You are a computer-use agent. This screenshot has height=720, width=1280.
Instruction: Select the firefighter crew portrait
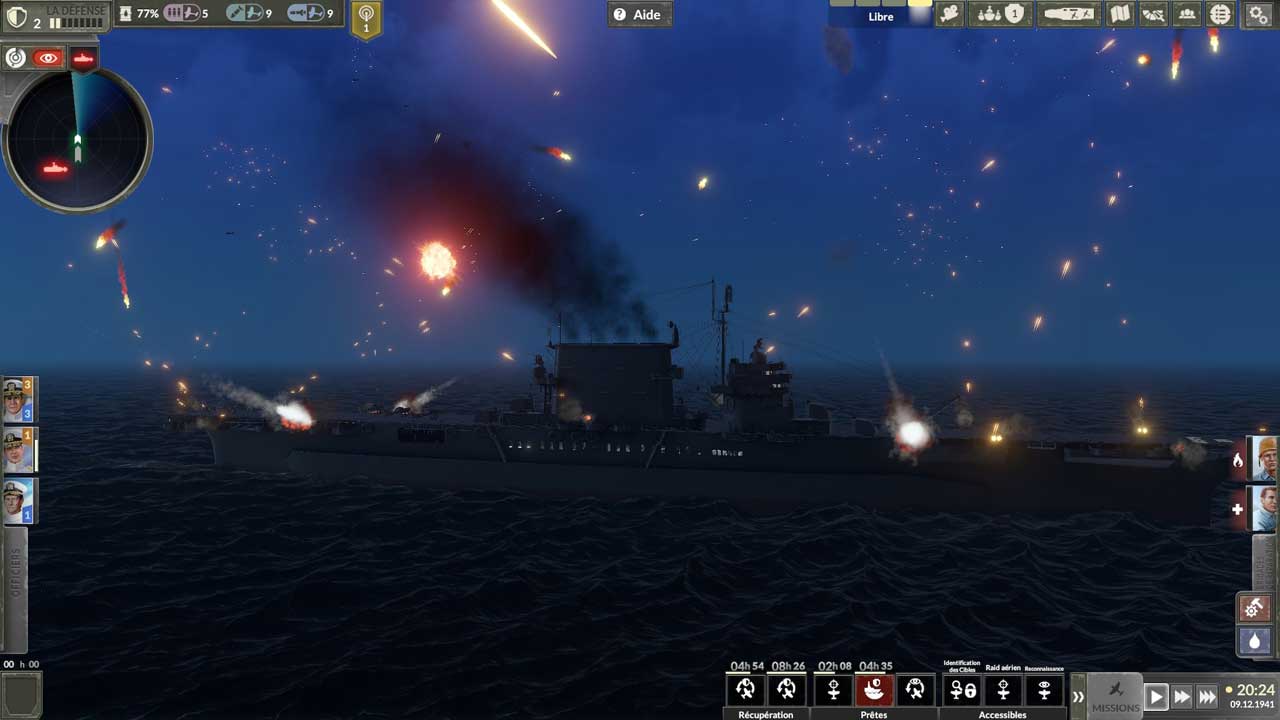[1264, 459]
